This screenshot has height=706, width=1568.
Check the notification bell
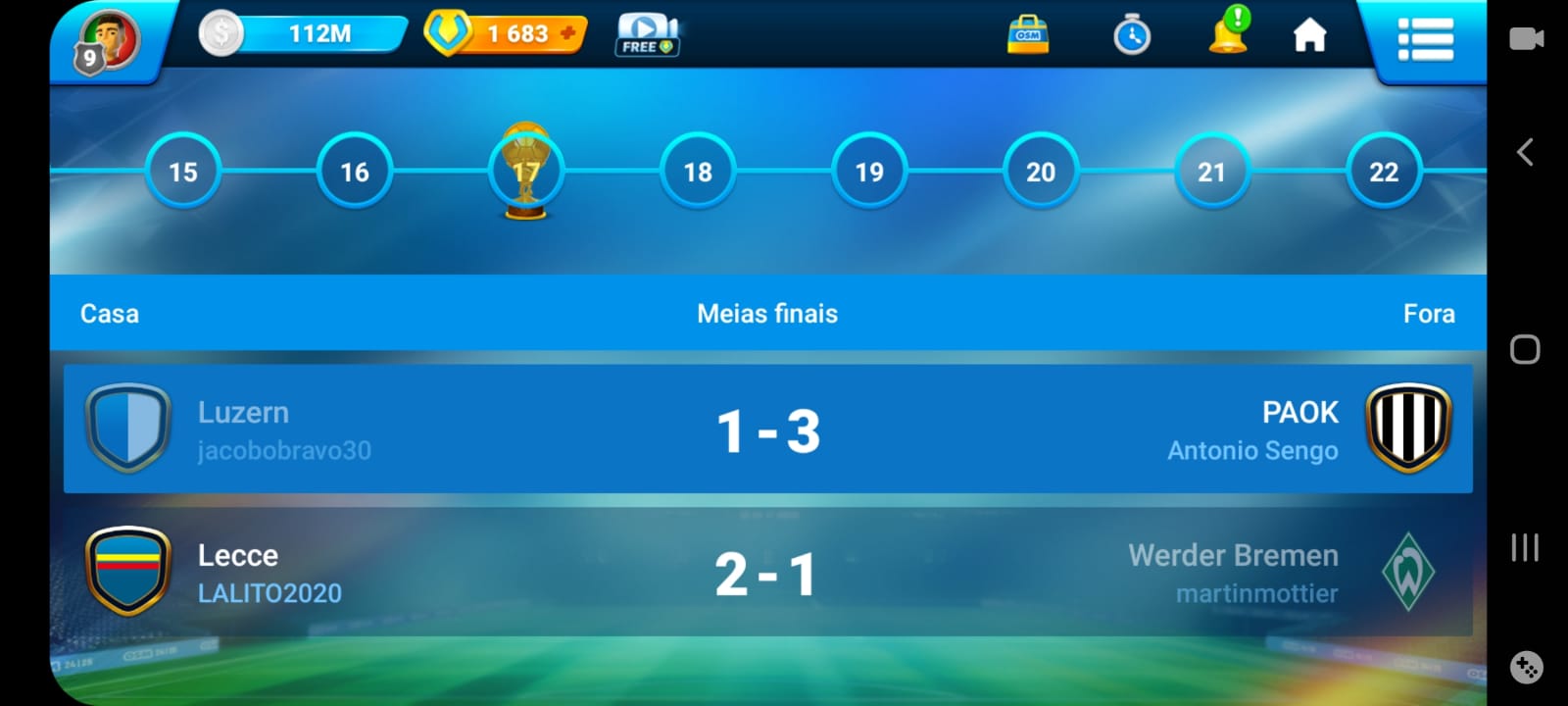pyautogui.click(x=1228, y=33)
